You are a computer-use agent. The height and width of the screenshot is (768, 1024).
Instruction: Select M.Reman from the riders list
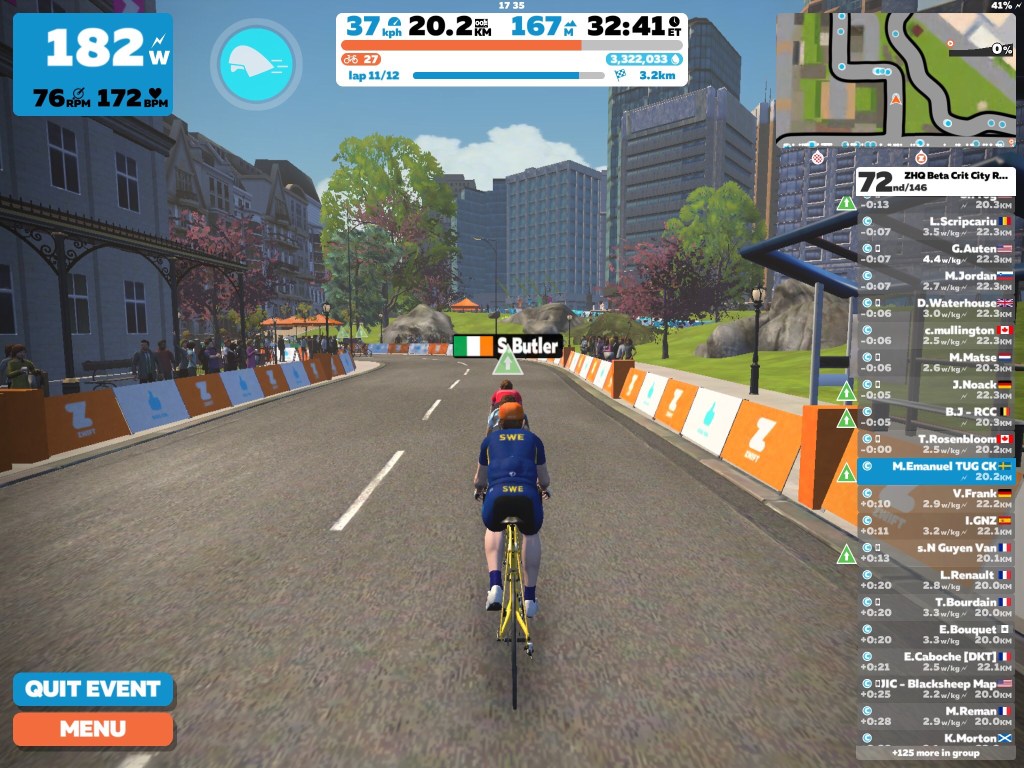(936, 716)
